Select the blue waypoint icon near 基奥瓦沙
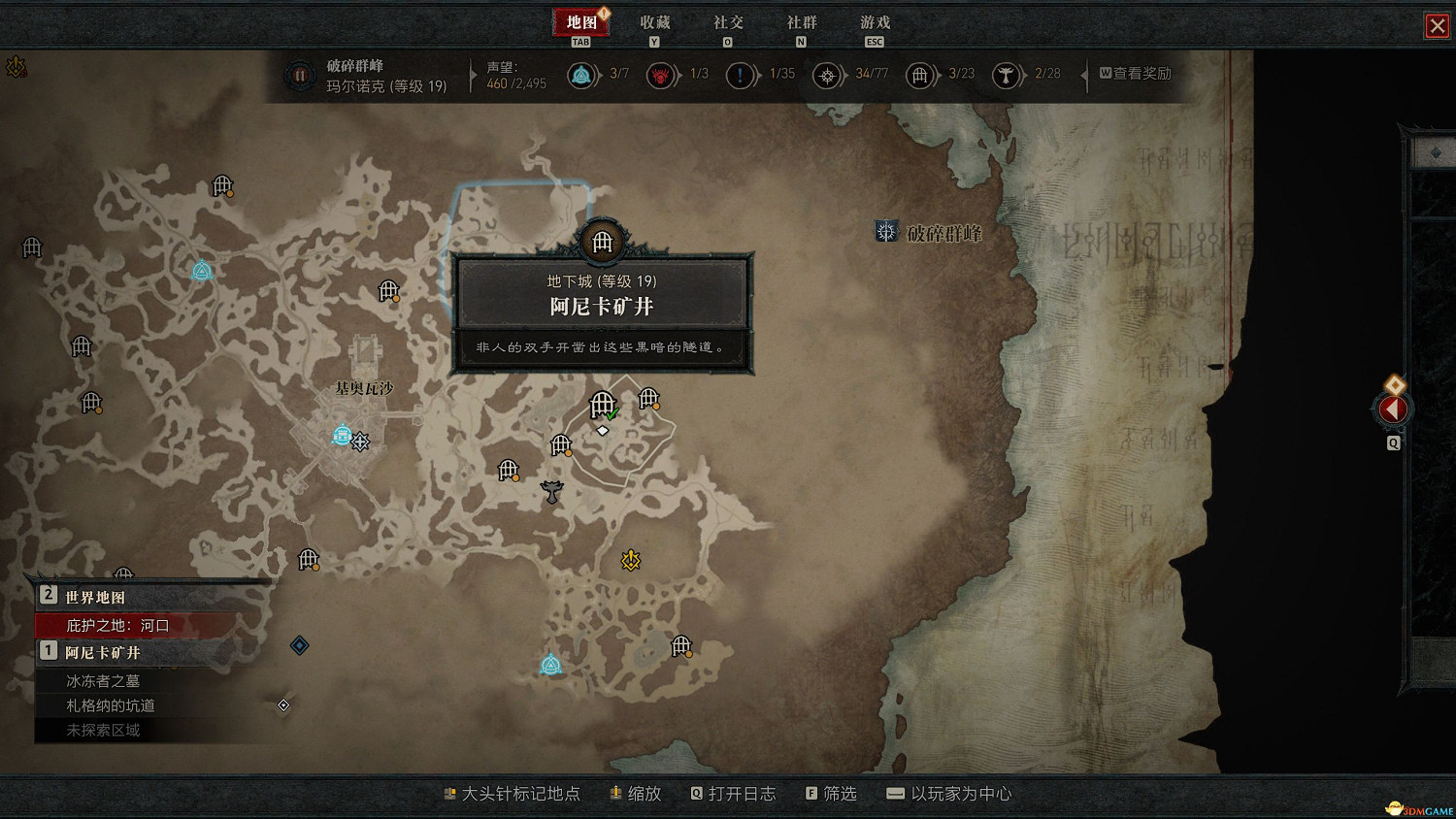 click(x=340, y=437)
